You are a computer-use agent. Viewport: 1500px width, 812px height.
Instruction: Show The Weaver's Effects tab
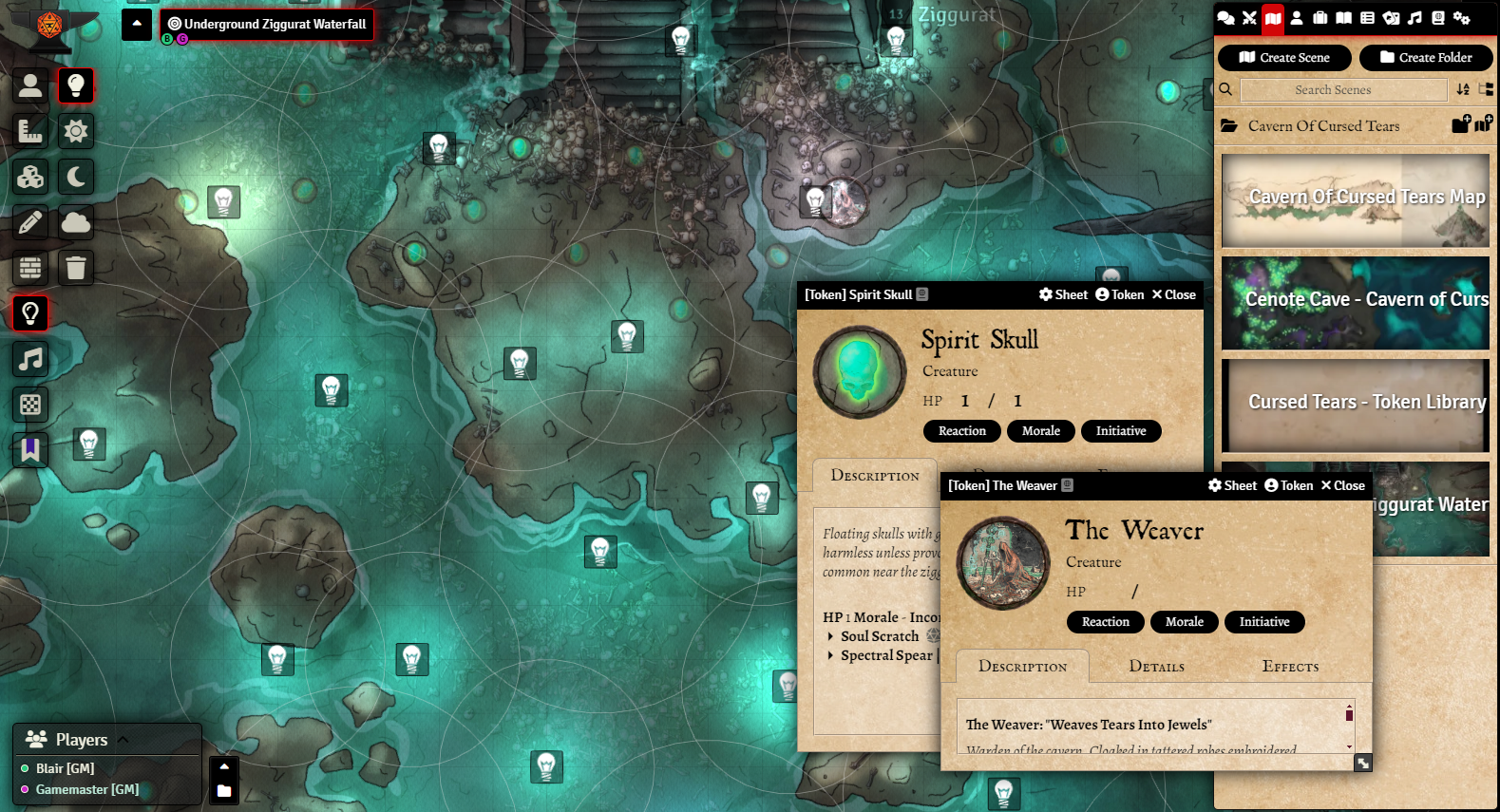click(x=1290, y=667)
